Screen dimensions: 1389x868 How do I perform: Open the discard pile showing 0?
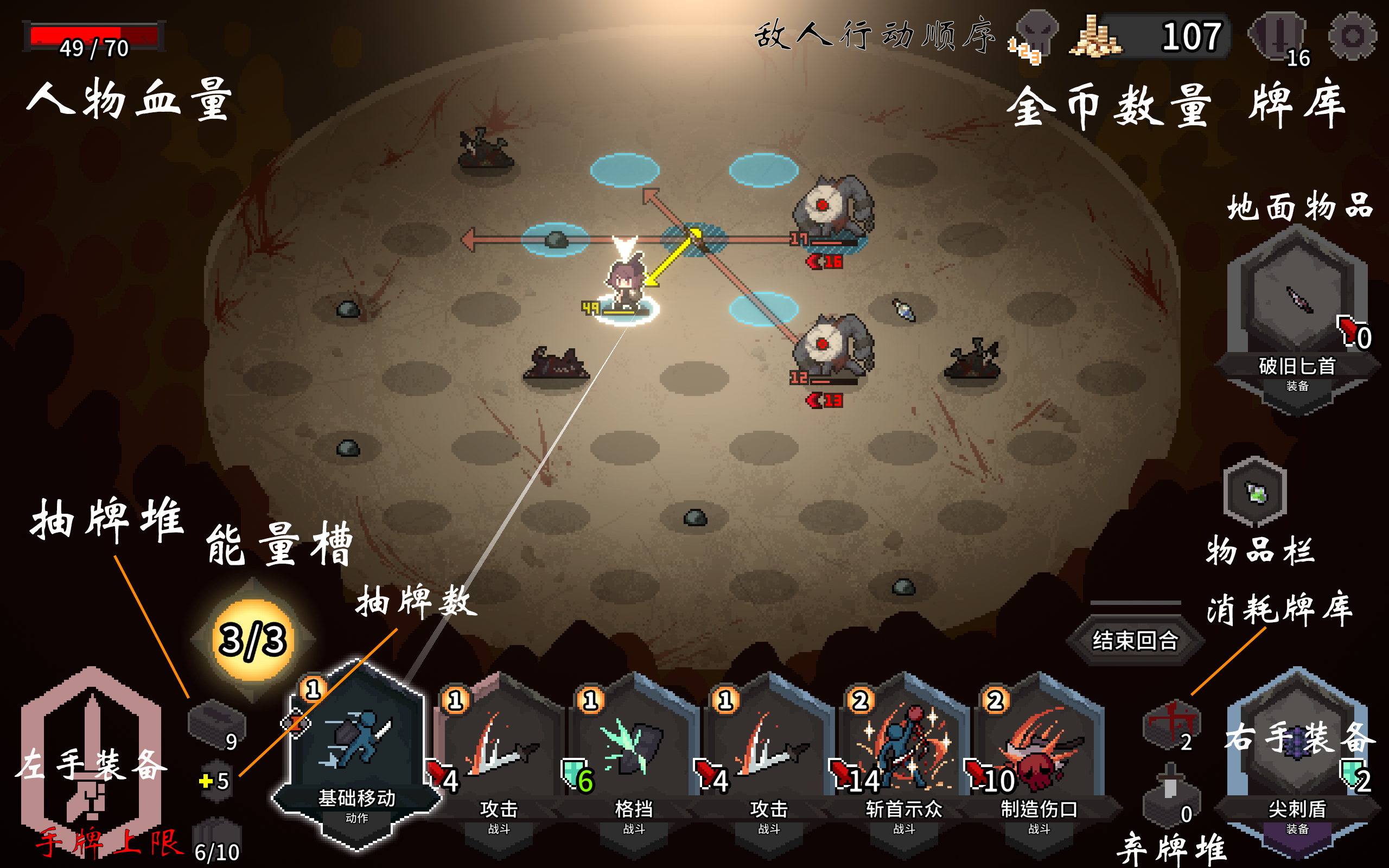click(x=1171, y=795)
